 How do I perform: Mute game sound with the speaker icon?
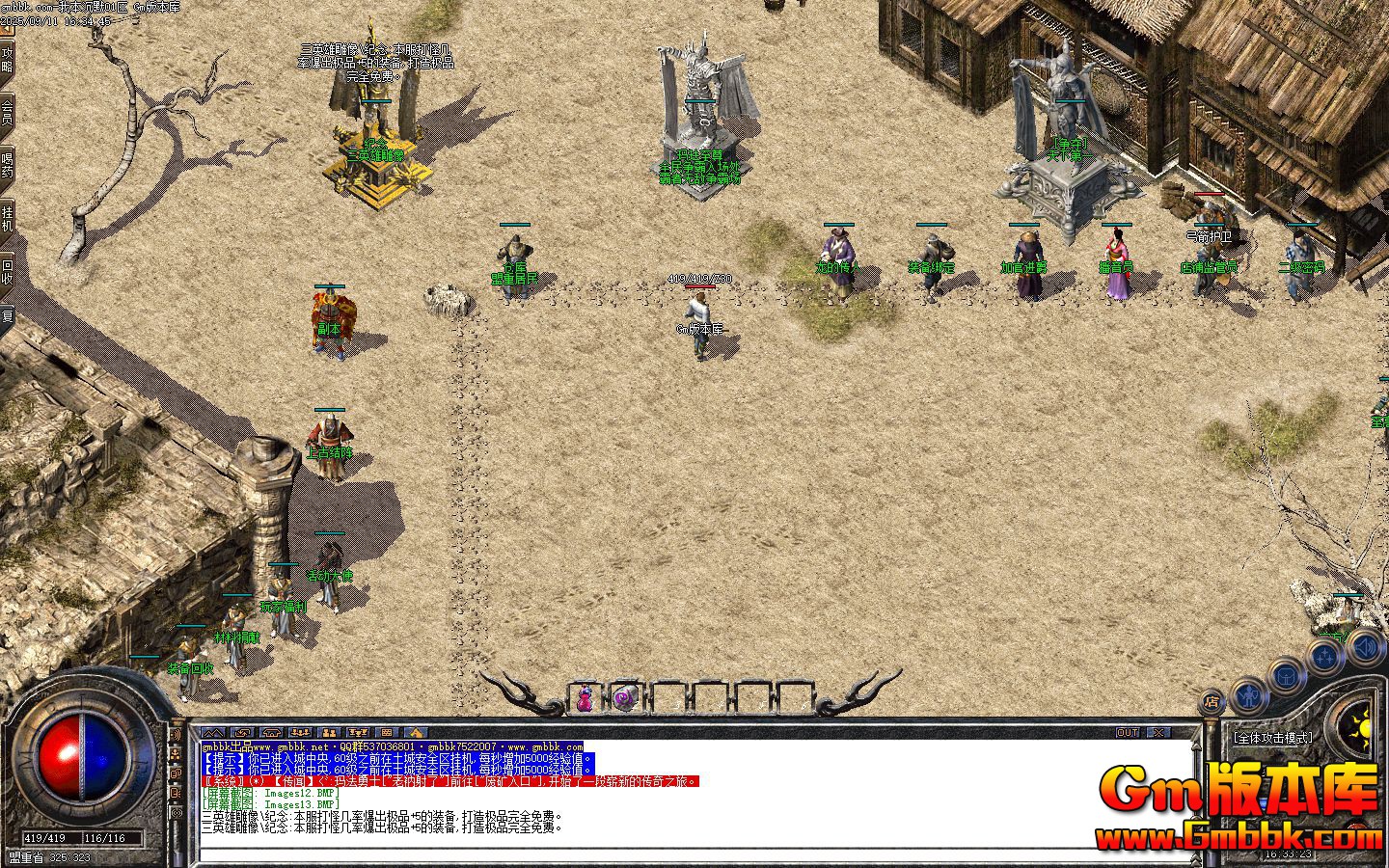click(x=1366, y=648)
